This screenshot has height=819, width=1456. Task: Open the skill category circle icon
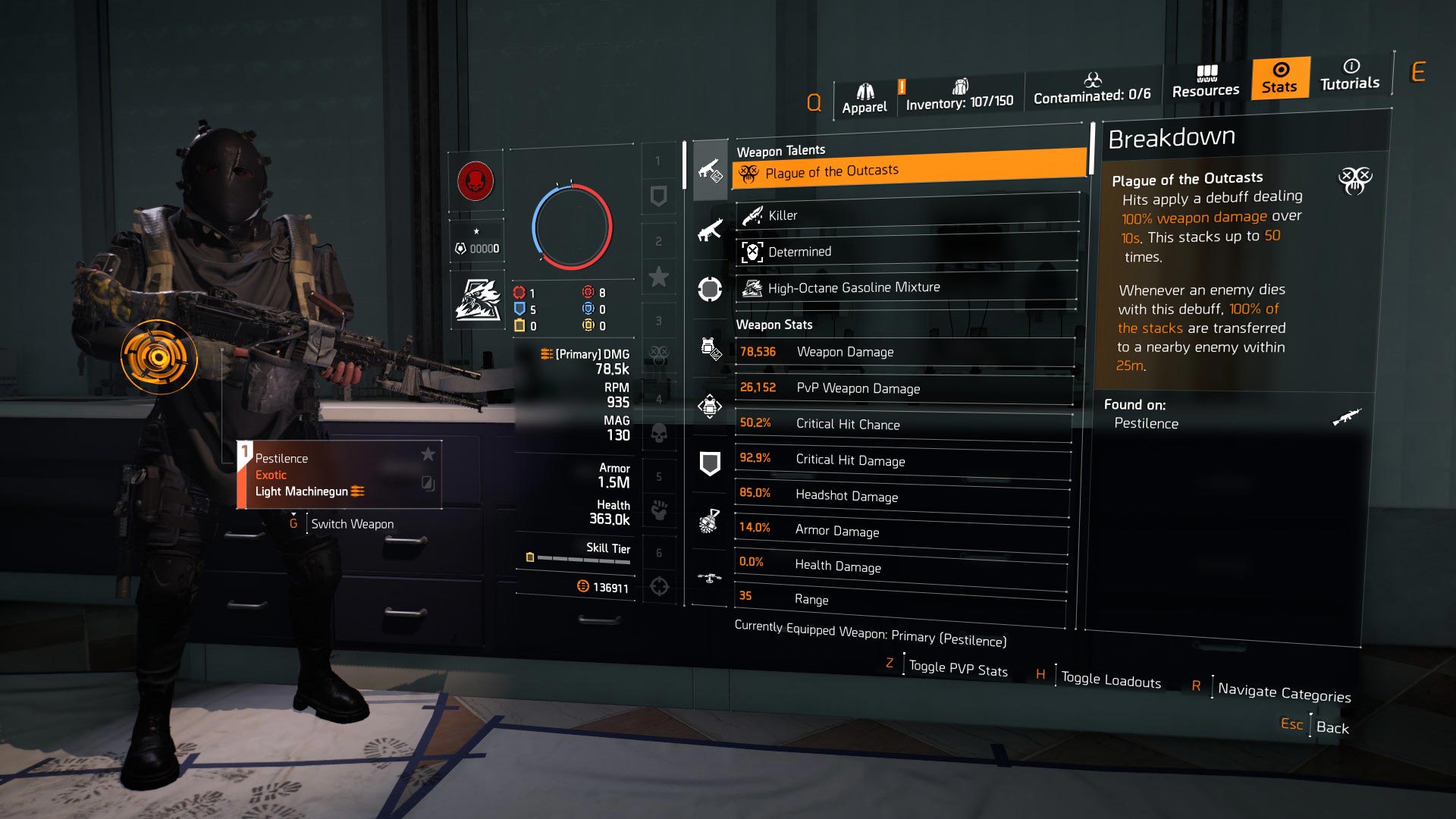710,288
